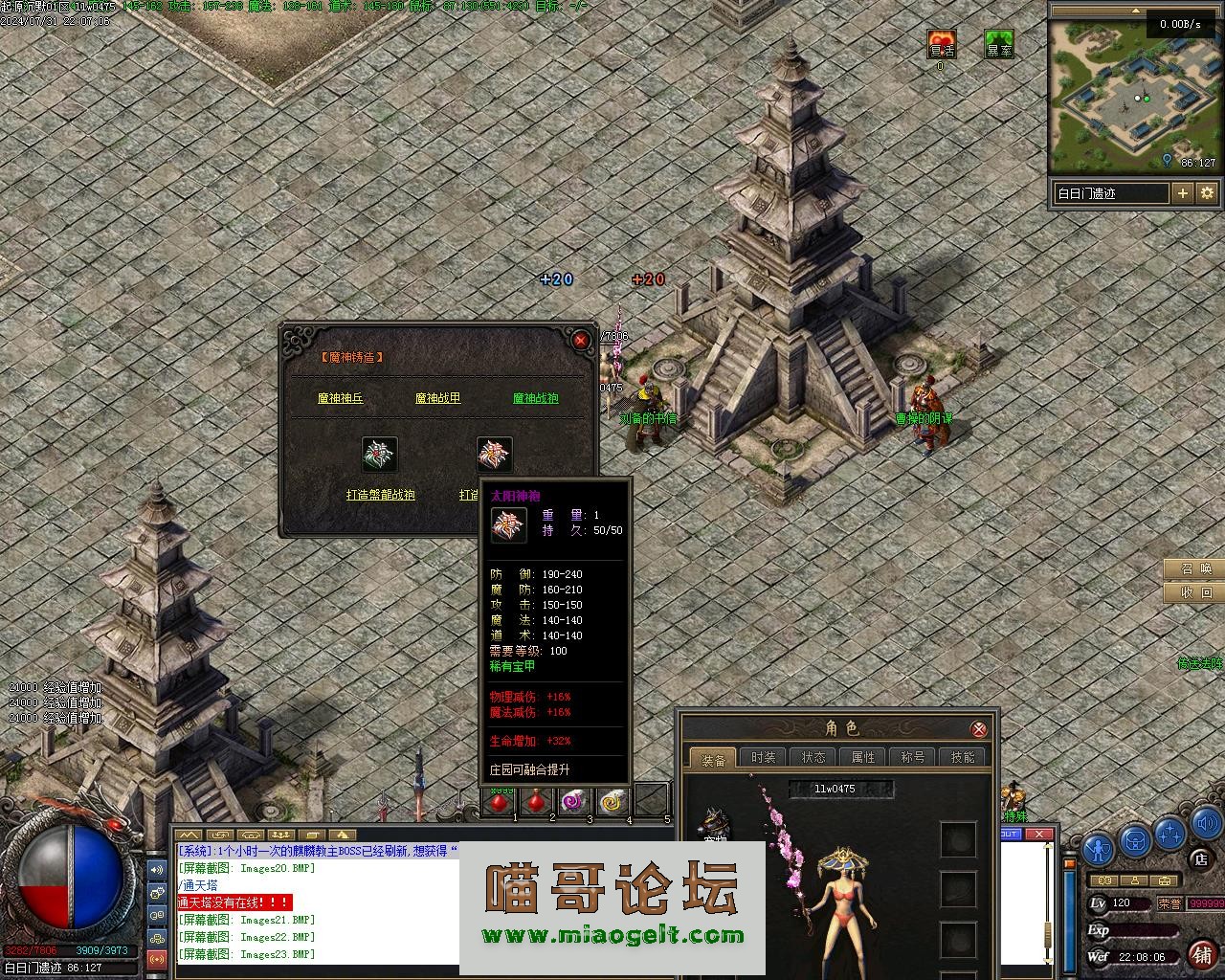Open the 状态 tab
Image resolution: width=1225 pixels, height=980 pixels.
(813, 757)
